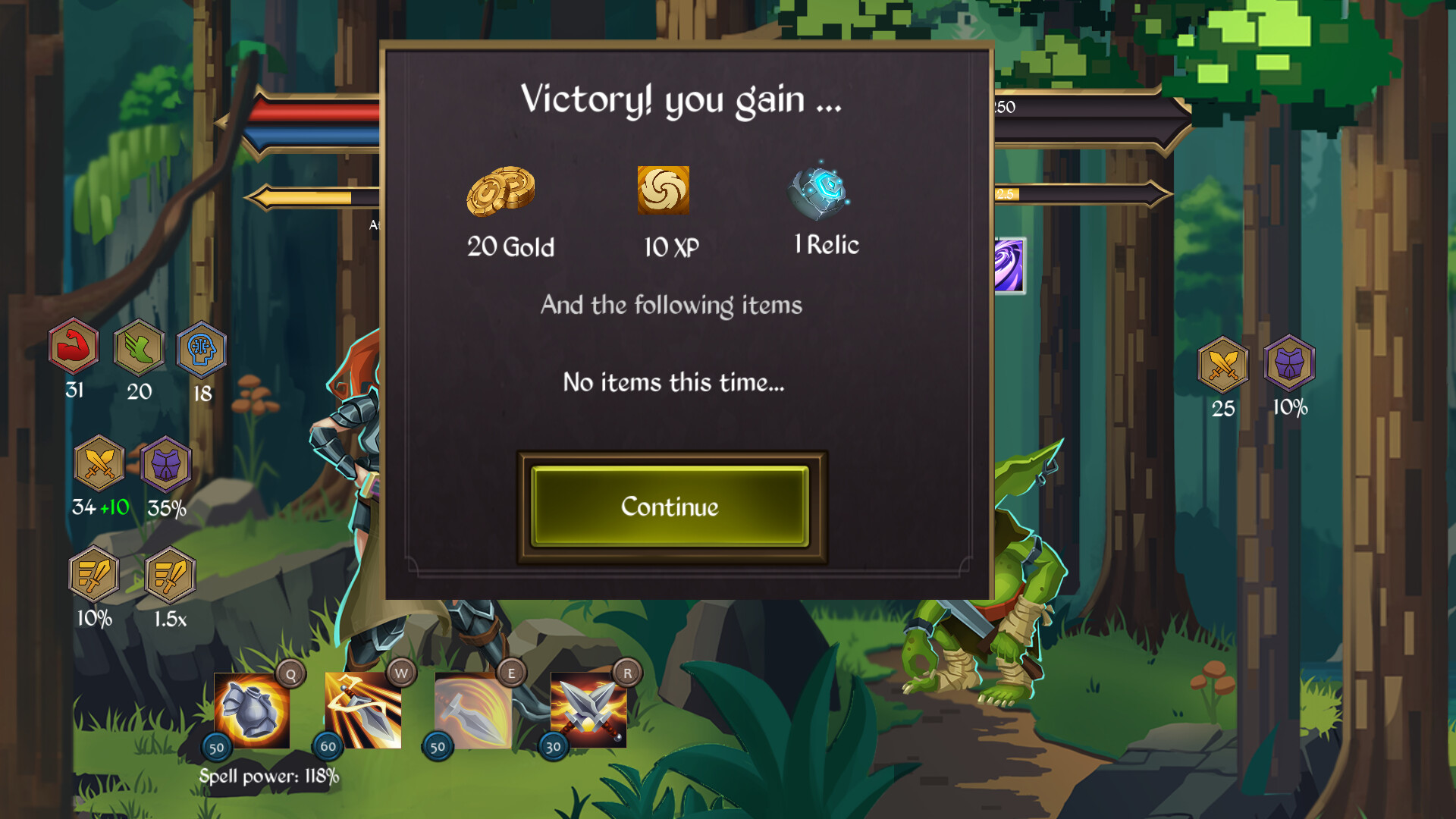Viewport: 1456px width, 819px height.
Task: Click the blue intelligence head icon showing 18
Action: pos(200,350)
